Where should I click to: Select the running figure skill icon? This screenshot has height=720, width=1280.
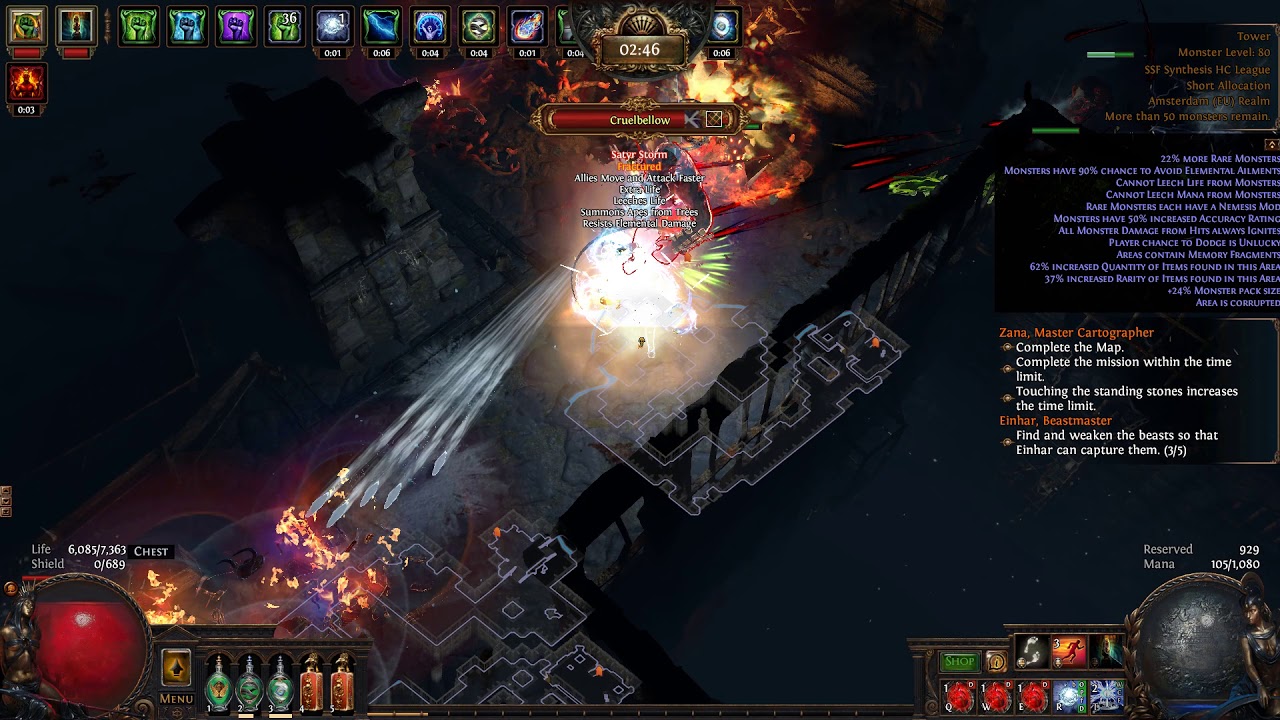(1069, 653)
